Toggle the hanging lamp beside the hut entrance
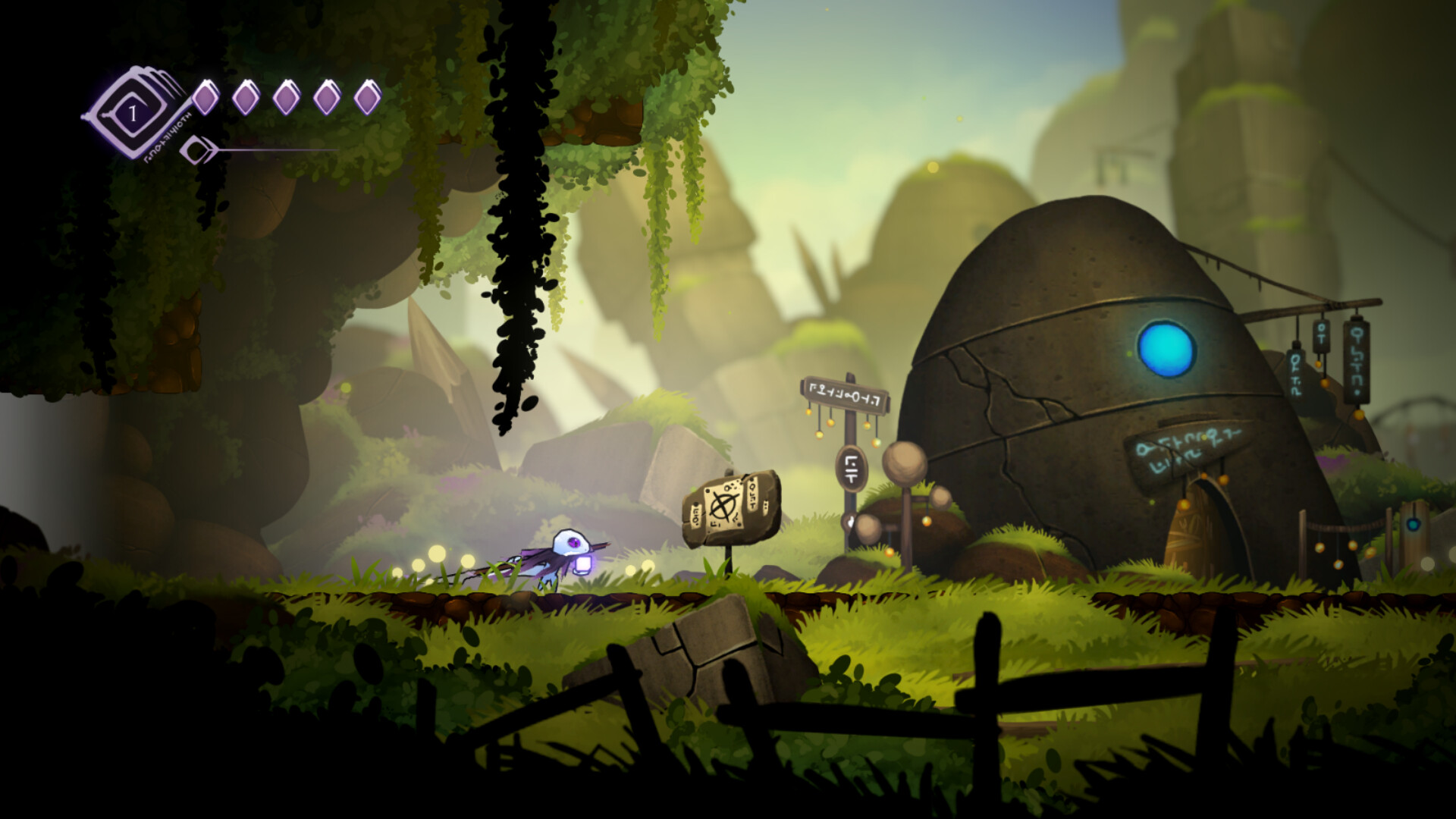 (1184, 504)
